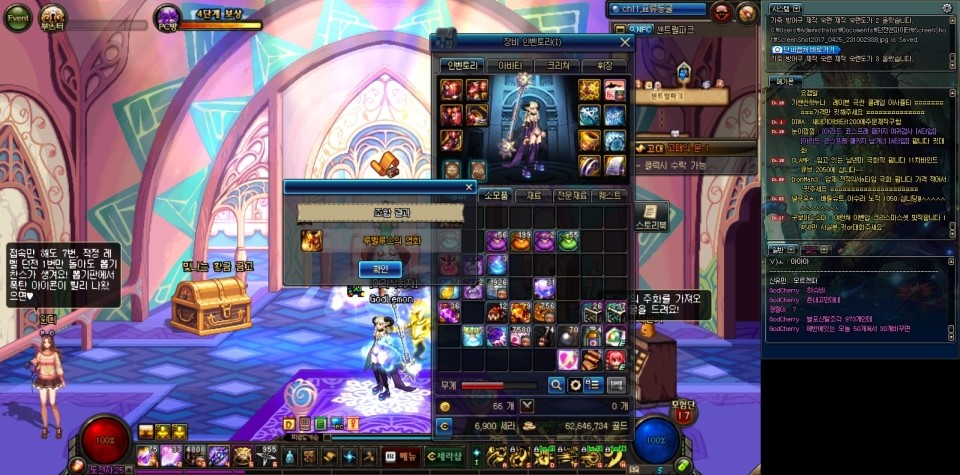The image size is (960, 475).
Task: Open the 재료 materials tab
Action: tap(540, 195)
